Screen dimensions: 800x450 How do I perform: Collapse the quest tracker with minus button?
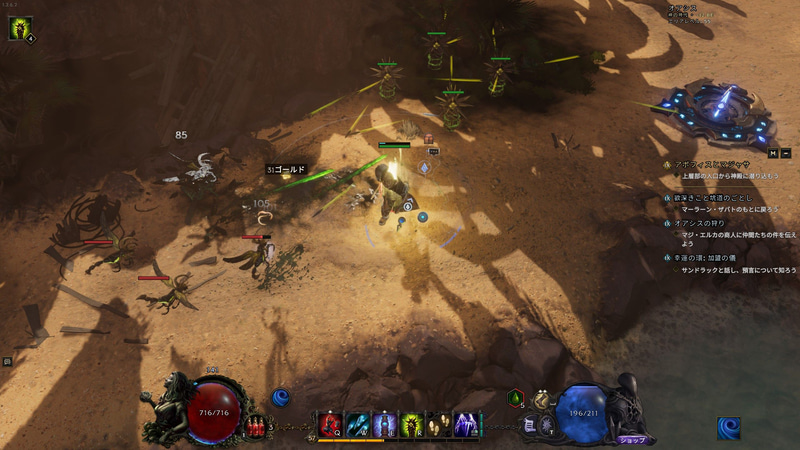[x=785, y=153]
